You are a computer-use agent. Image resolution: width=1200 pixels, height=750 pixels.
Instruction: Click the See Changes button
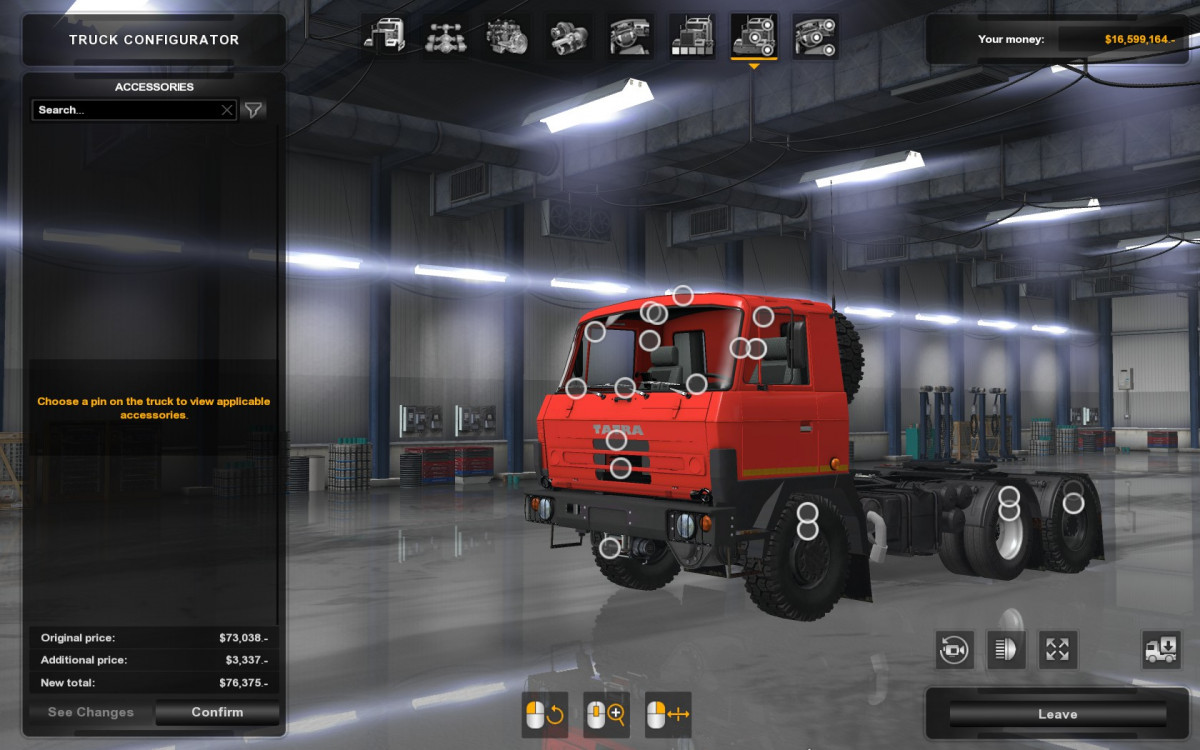coord(91,712)
